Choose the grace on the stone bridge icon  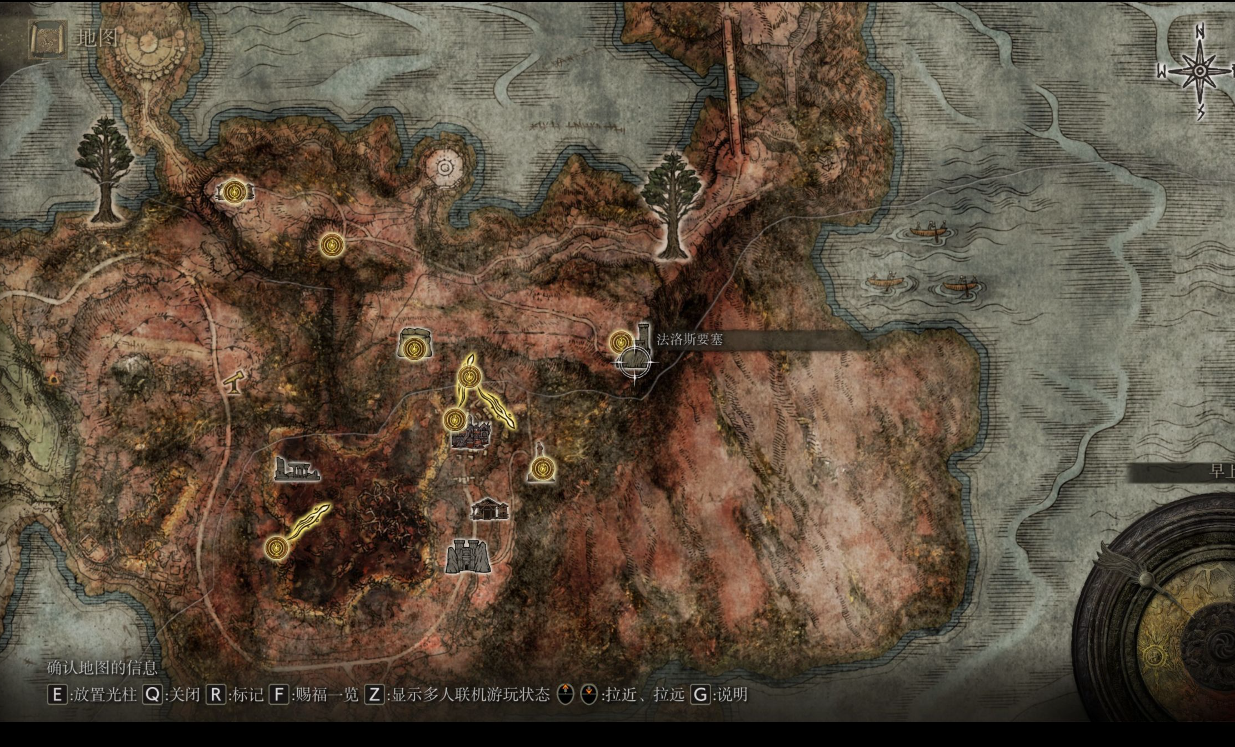234,190
